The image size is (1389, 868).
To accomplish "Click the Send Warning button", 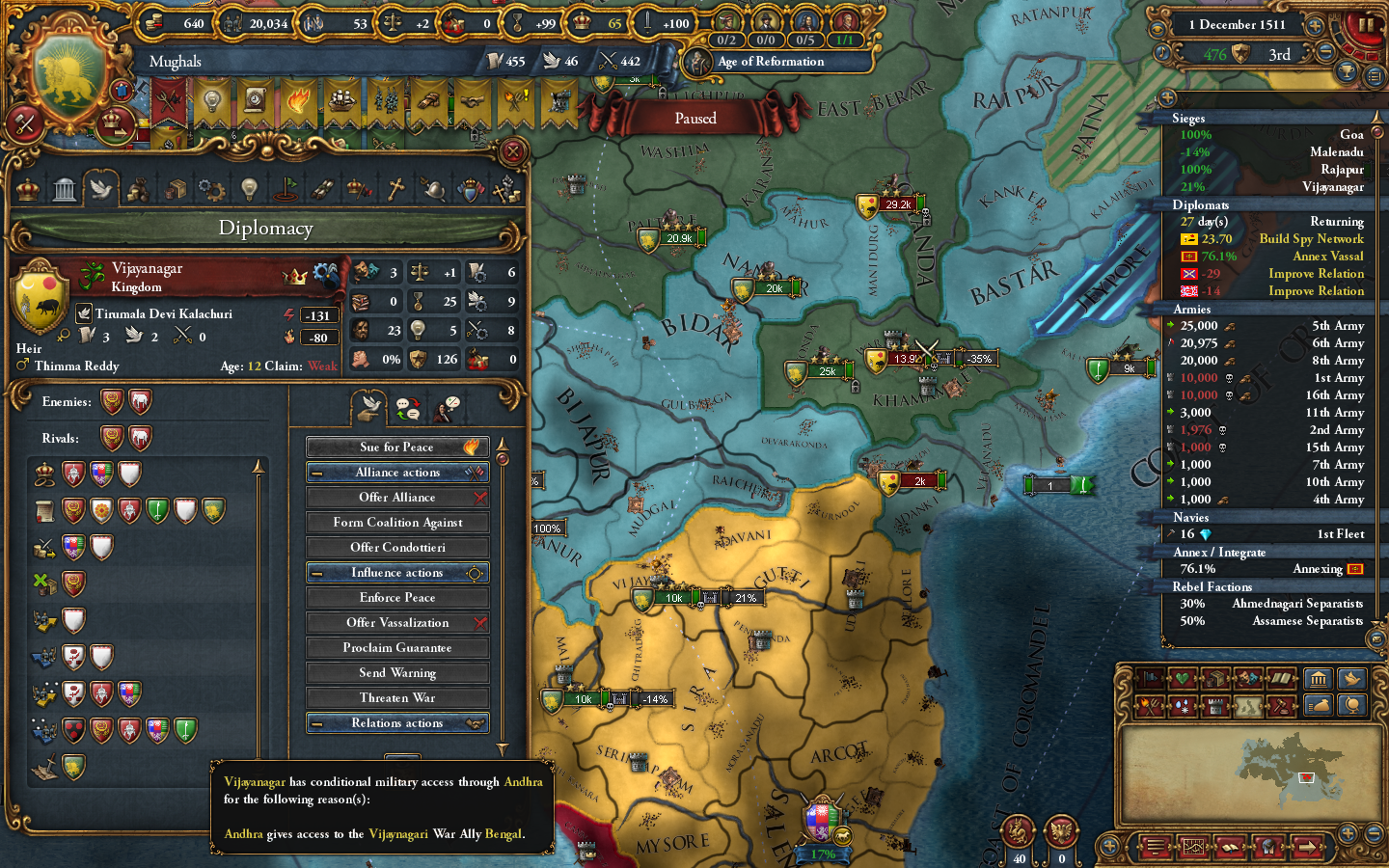I will [x=397, y=672].
